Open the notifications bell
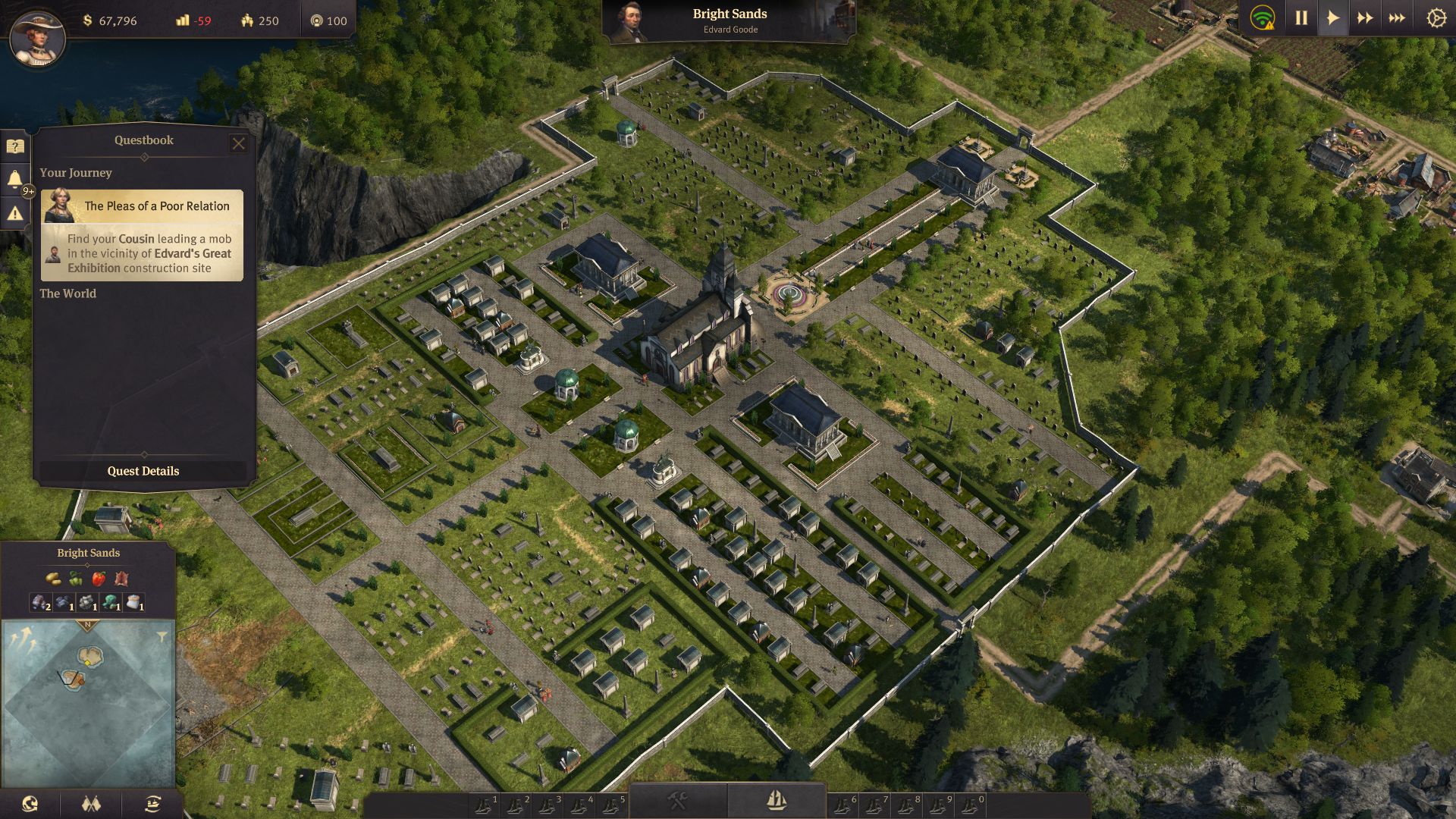Screen dimensions: 1456x819 15,179
